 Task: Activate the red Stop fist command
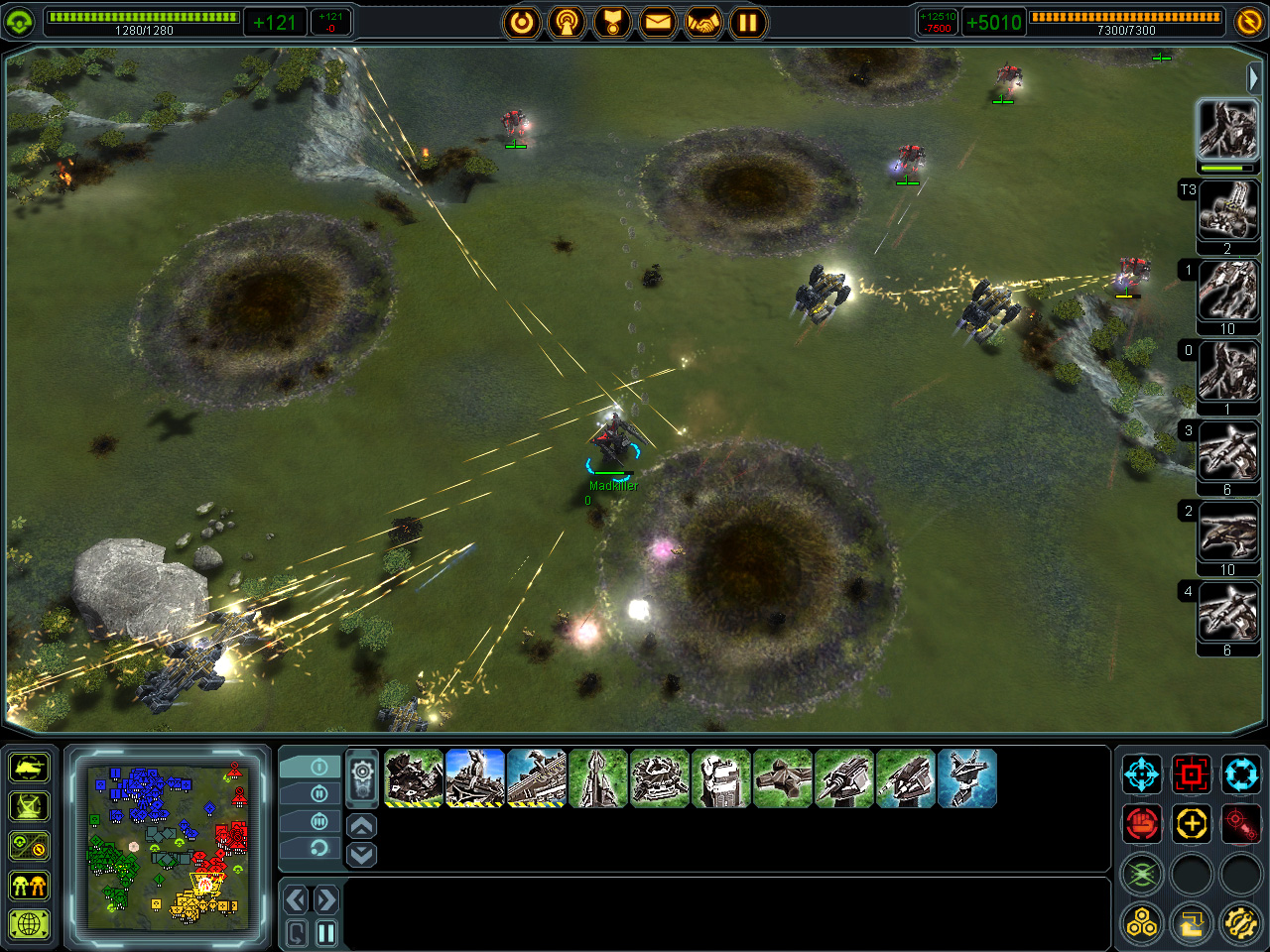pyautogui.click(x=1142, y=823)
